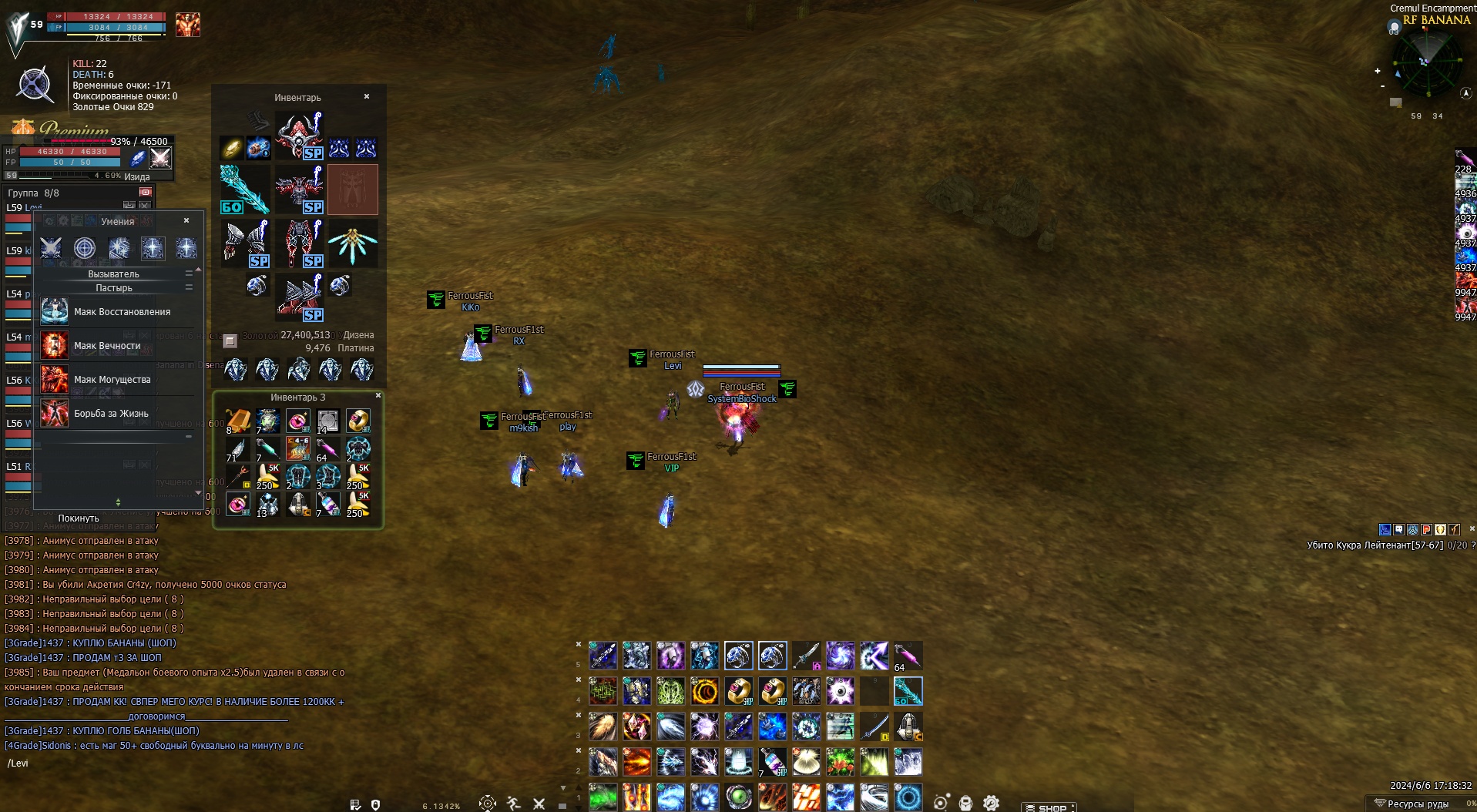Close the Группа 8/8 party panel

(x=146, y=192)
